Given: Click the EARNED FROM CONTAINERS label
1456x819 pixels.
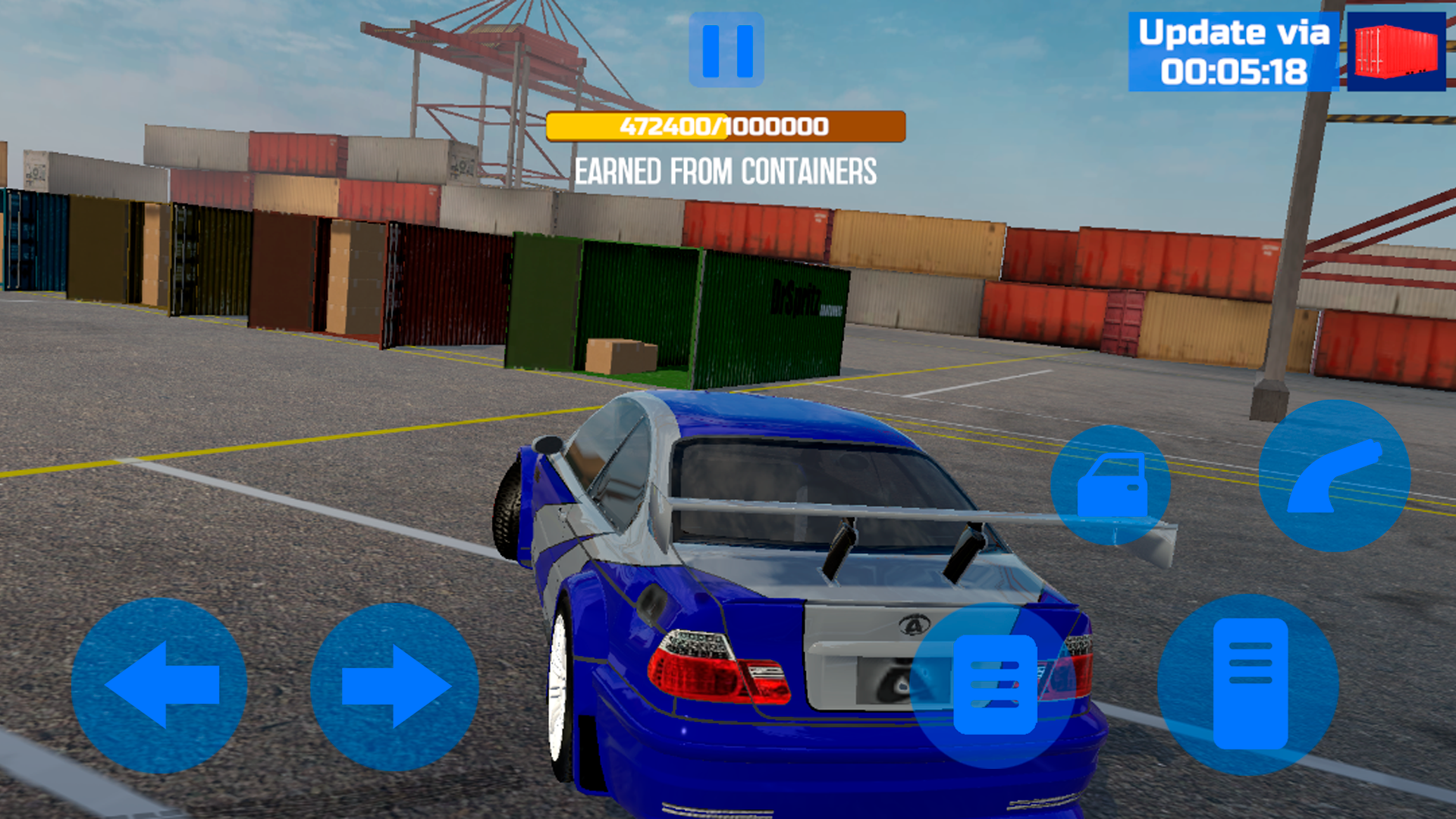Looking at the screenshot, I should pyautogui.click(x=726, y=171).
